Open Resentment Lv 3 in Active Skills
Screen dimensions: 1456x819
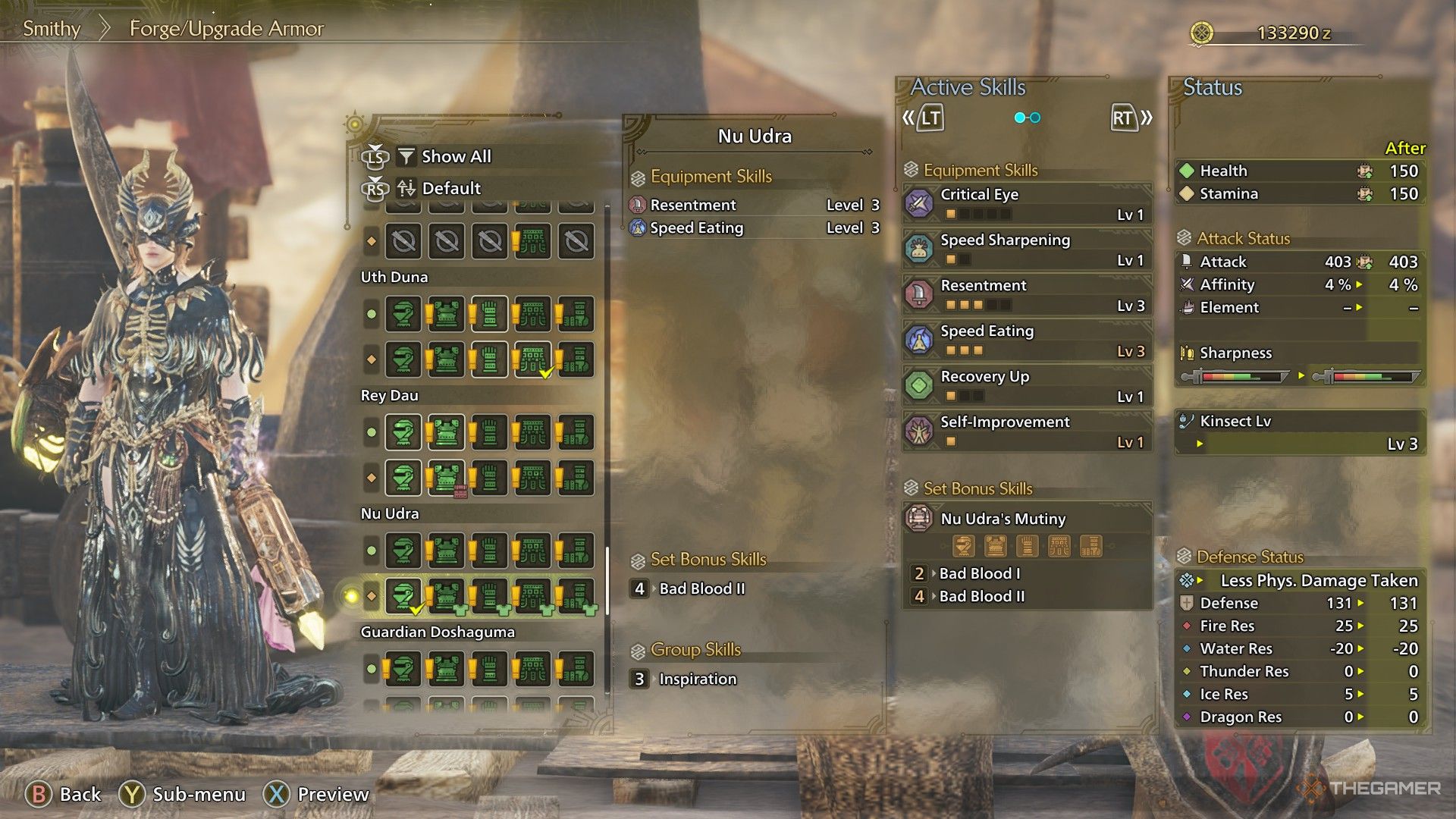point(1028,294)
